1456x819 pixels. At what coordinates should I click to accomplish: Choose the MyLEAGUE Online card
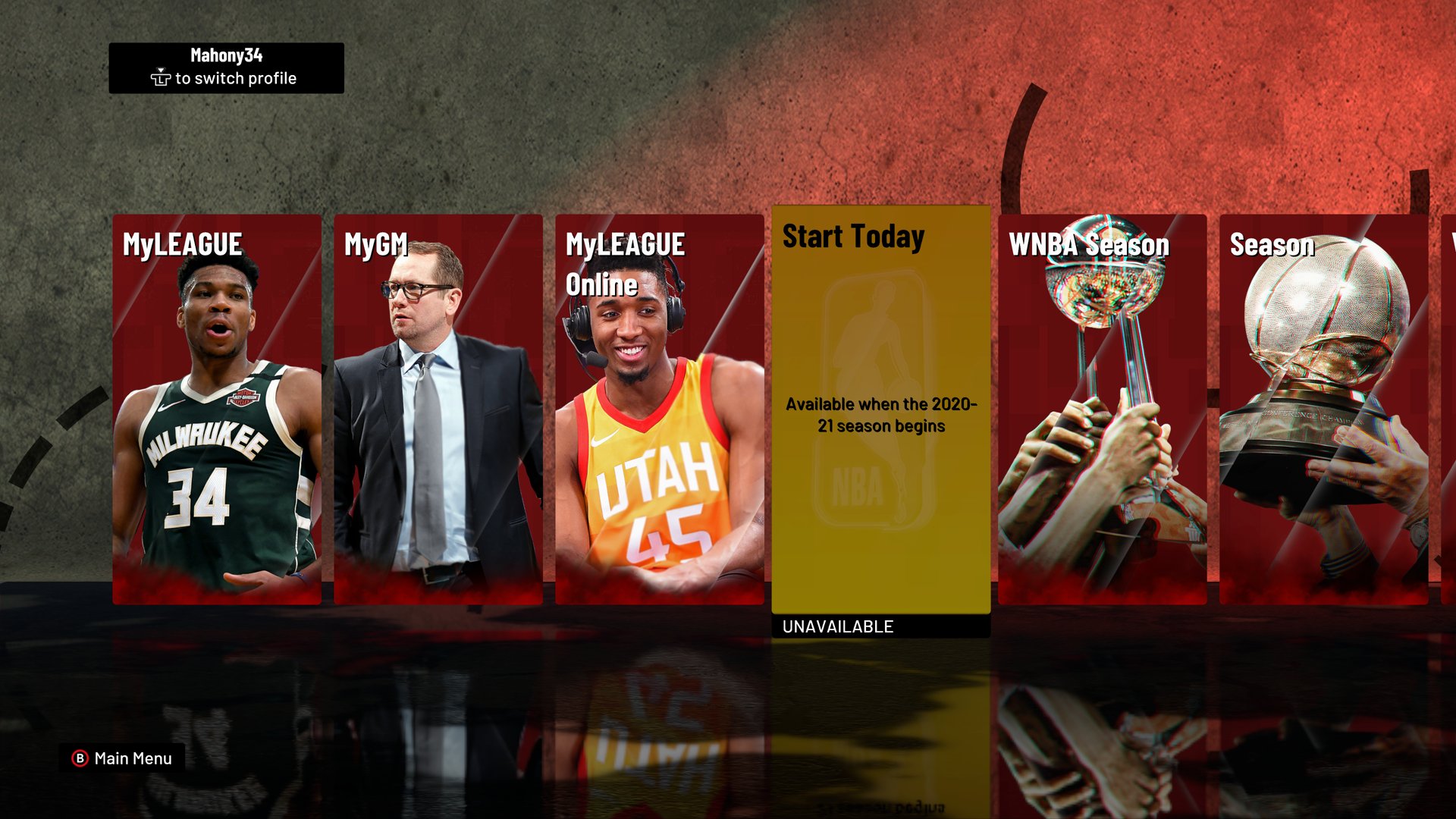coord(660,409)
